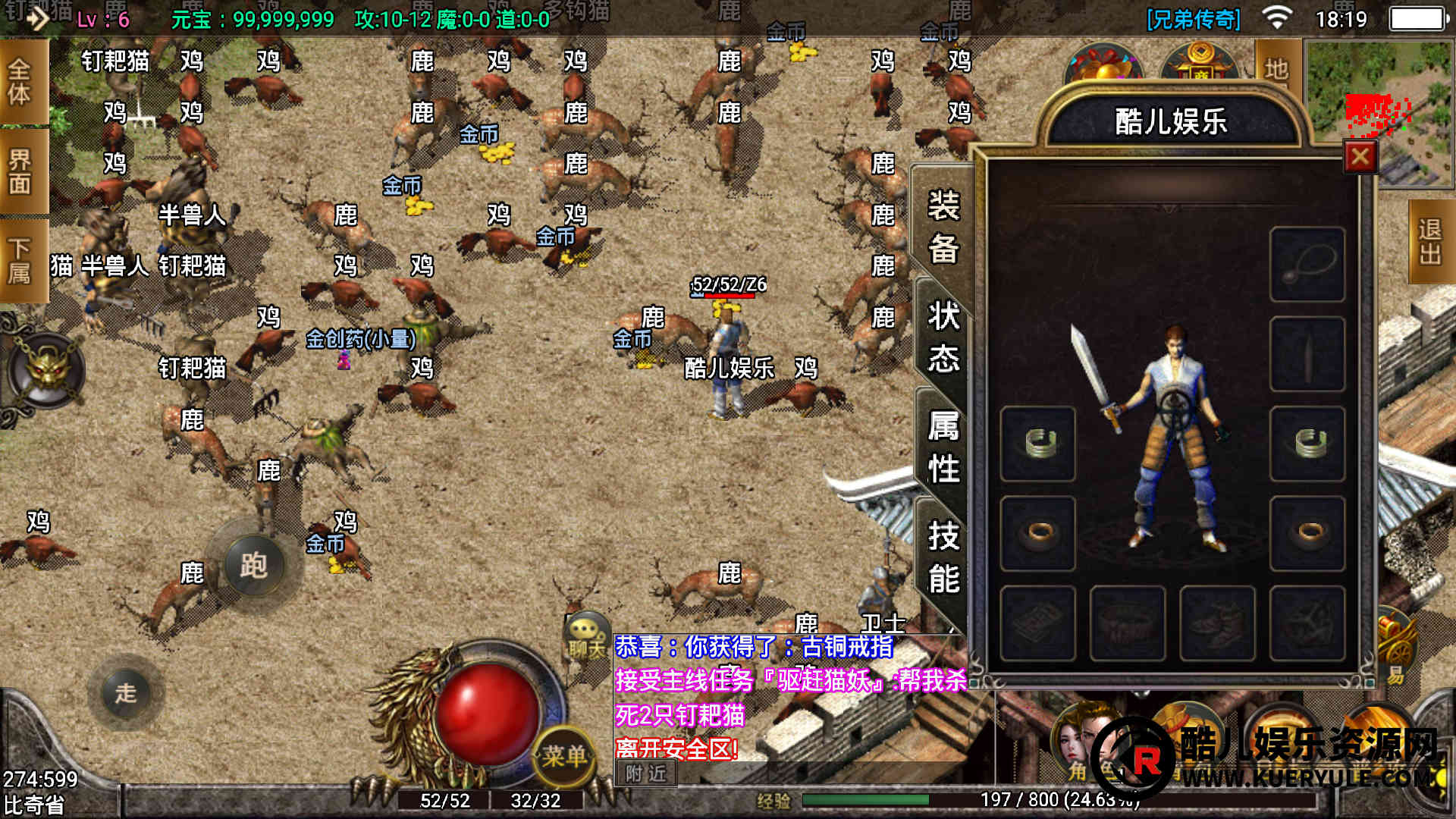Close the 酷儿娱乐 character panel
The height and width of the screenshot is (819, 1456).
(1360, 157)
